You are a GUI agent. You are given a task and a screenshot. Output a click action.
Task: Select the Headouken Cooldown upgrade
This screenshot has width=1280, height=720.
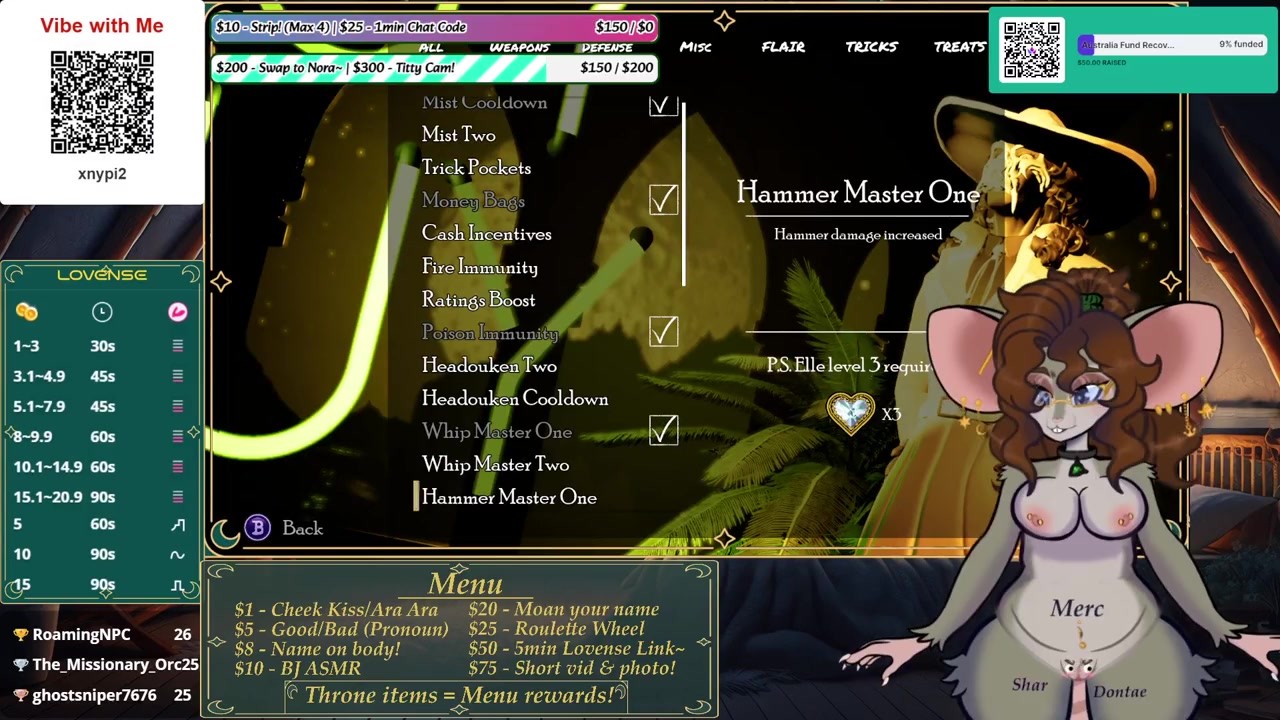pyautogui.click(x=514, y=399)
